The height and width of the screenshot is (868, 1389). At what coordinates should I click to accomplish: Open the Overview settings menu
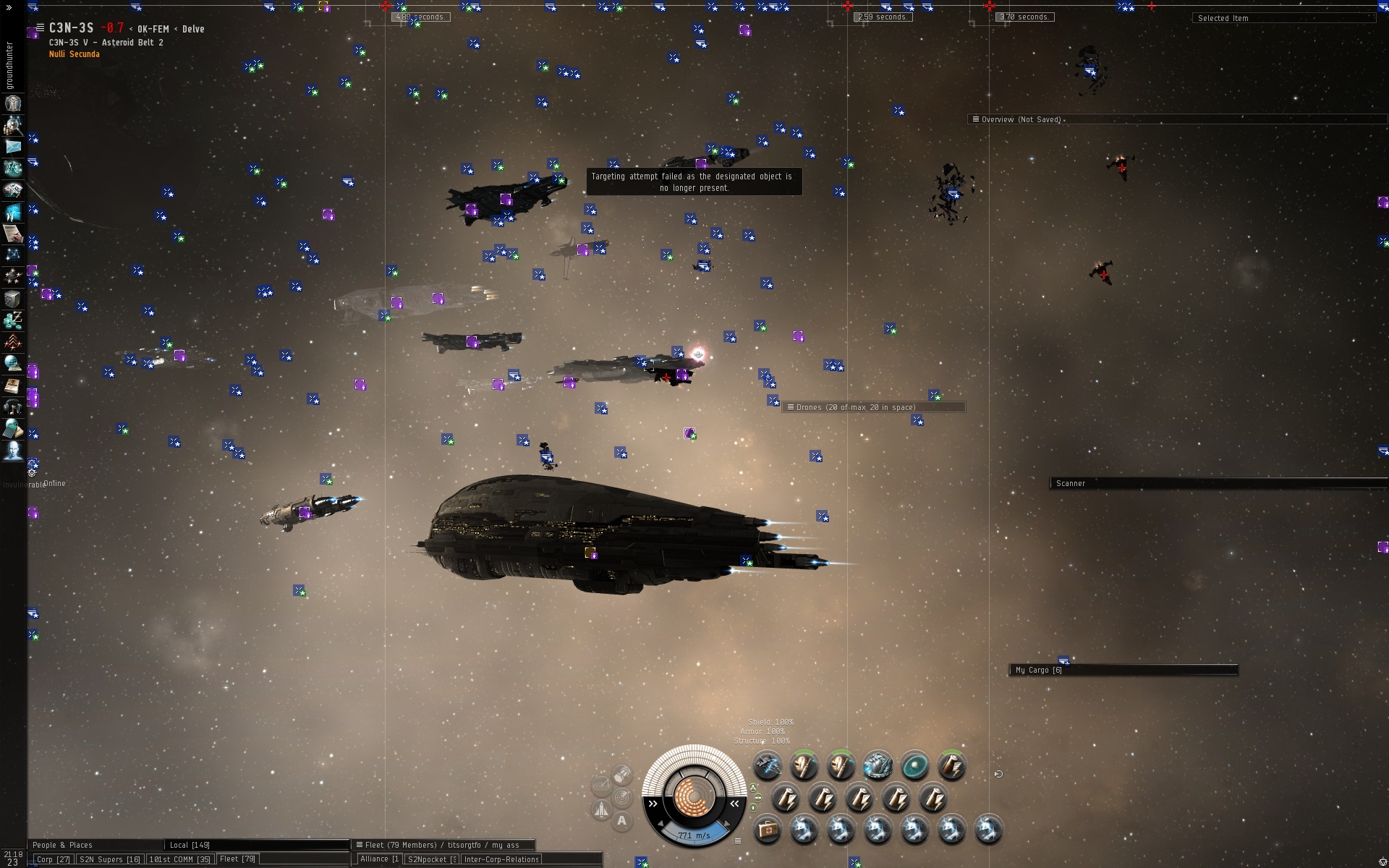click(x=976, y=119)
